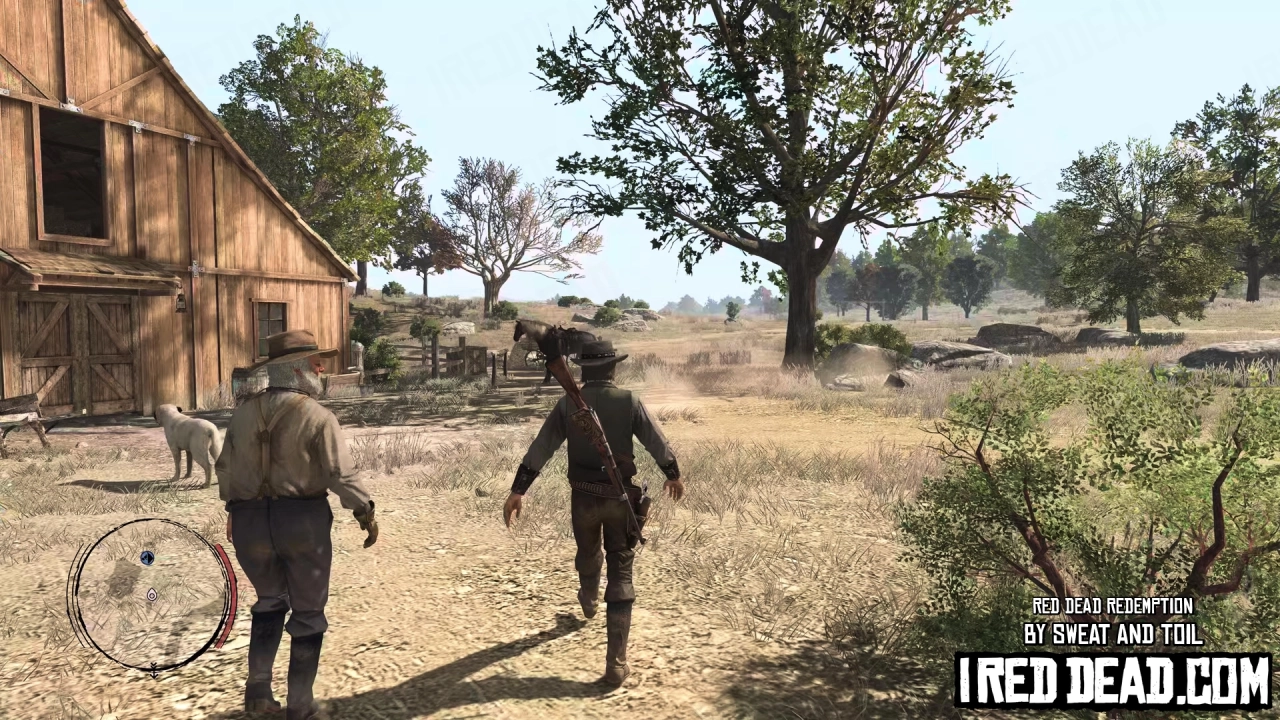Click the RED DEAD REDEMPTION title text
1280x720 pixels.
coord(1113,607)
